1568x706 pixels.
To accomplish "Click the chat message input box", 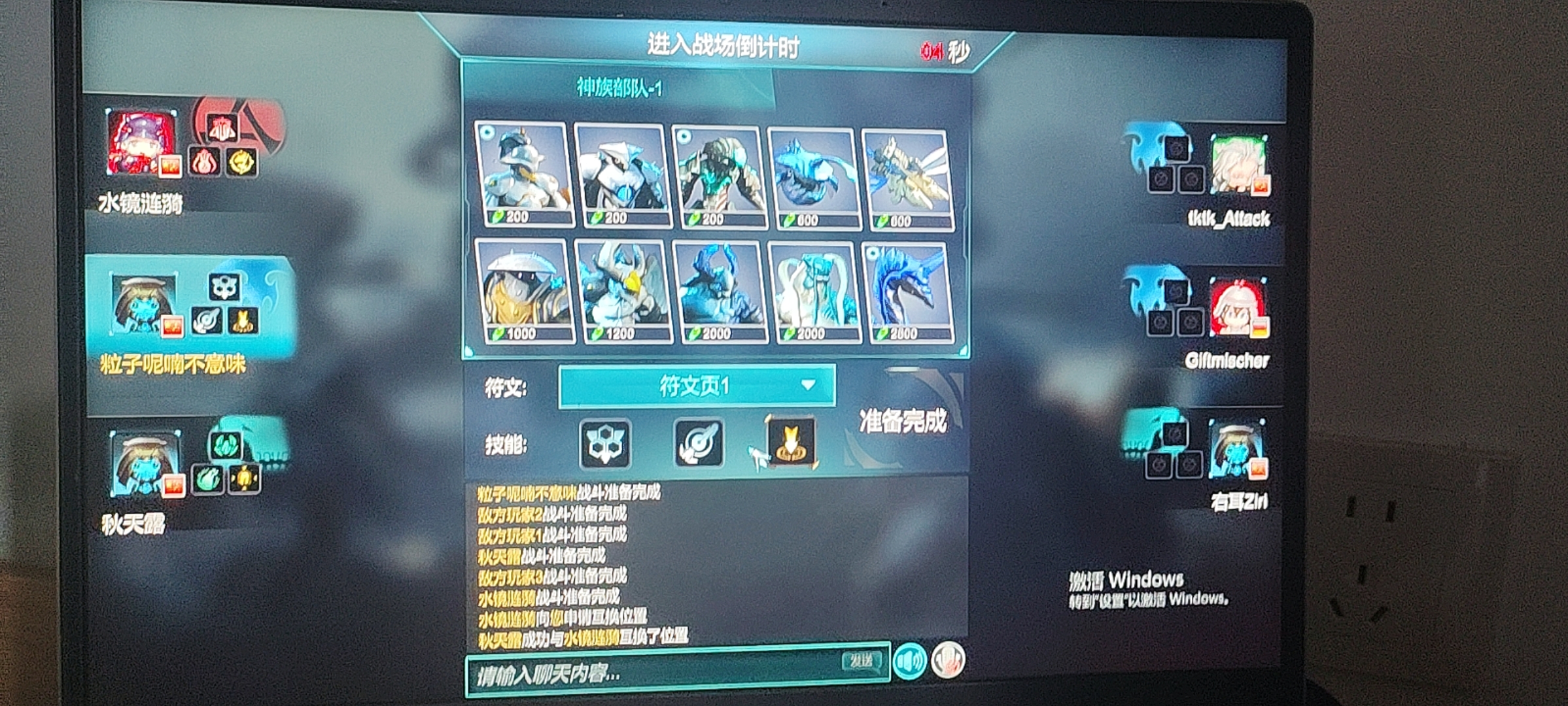I will (x=654, y=673).
